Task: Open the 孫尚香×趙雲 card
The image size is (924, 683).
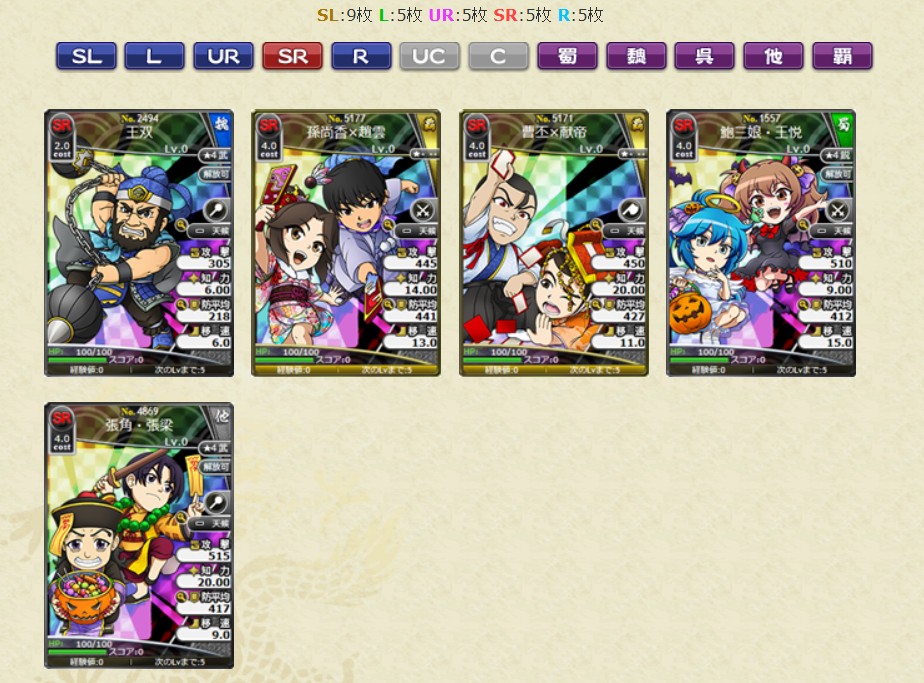Action: tap(345, 243)
